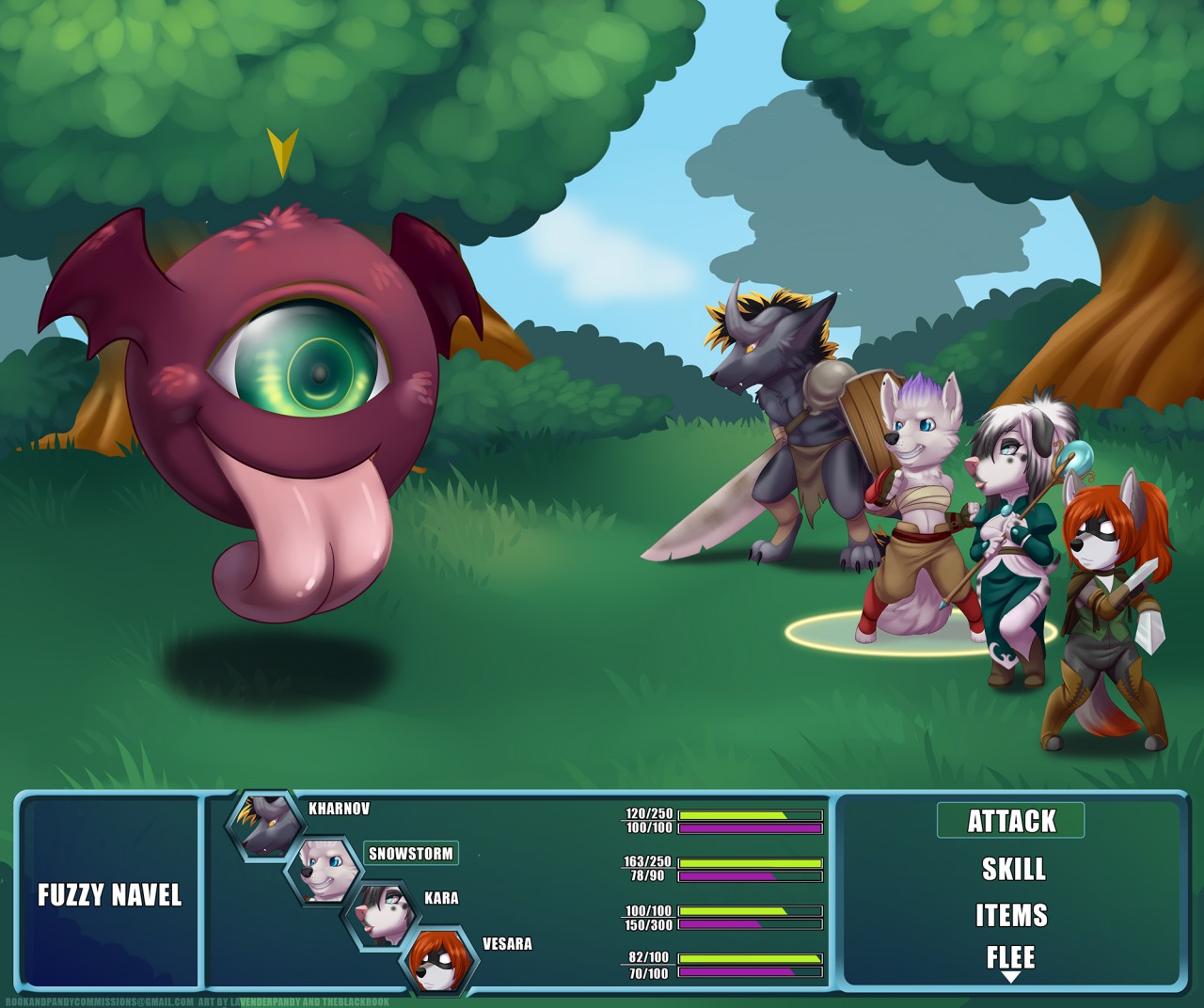
Task: Open the Skill command menu
Action: tap(1013, 869)
